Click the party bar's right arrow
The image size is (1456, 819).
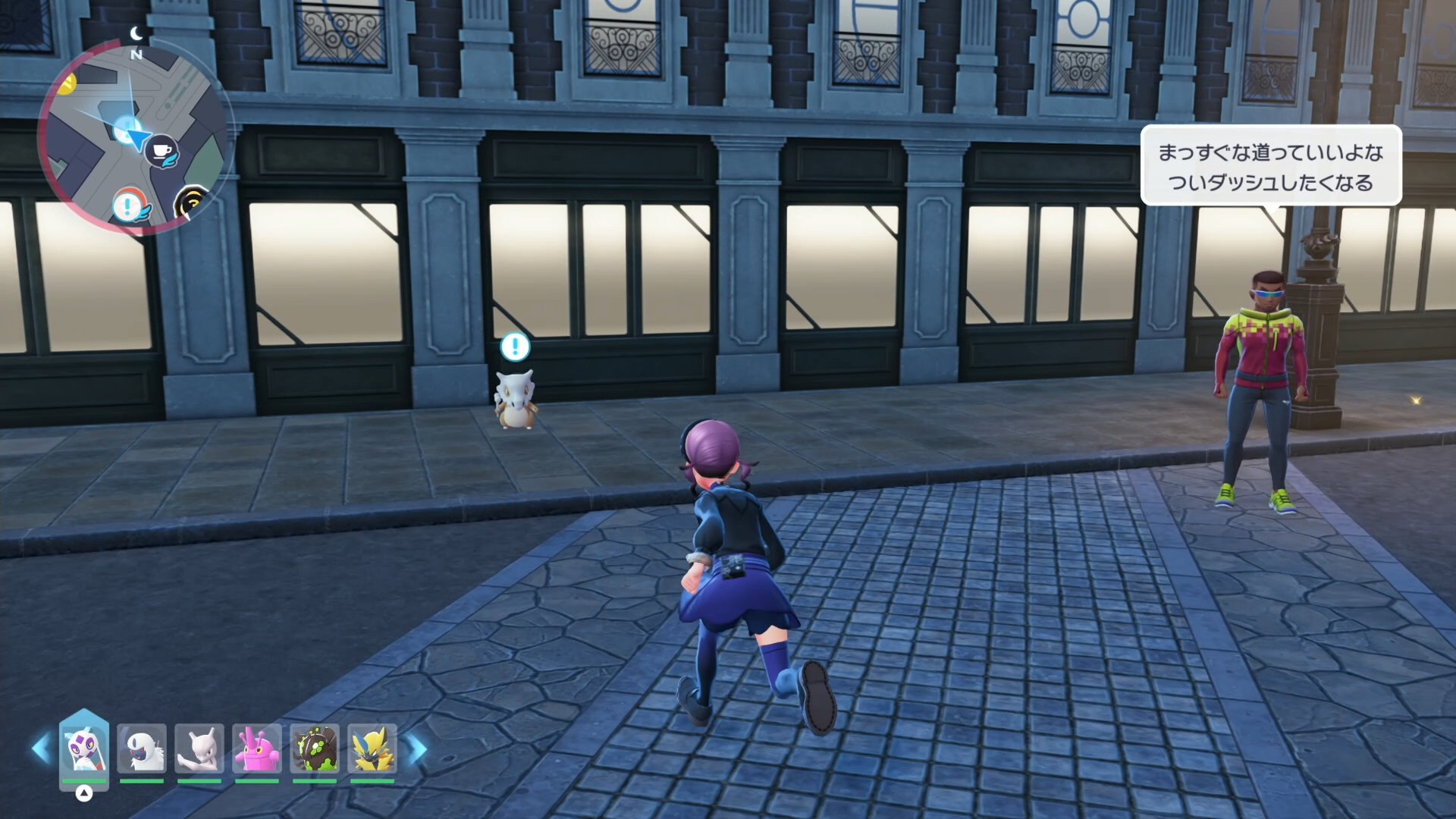(x=418, y=749)
